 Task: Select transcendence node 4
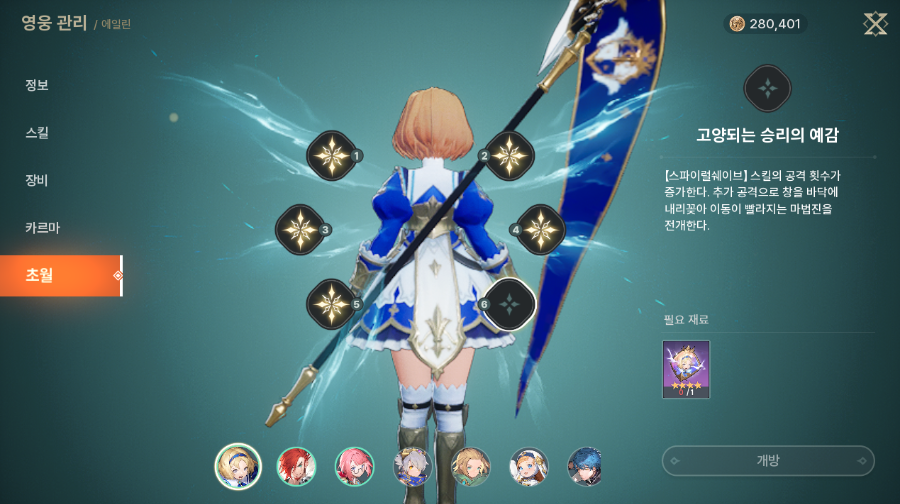541,229
